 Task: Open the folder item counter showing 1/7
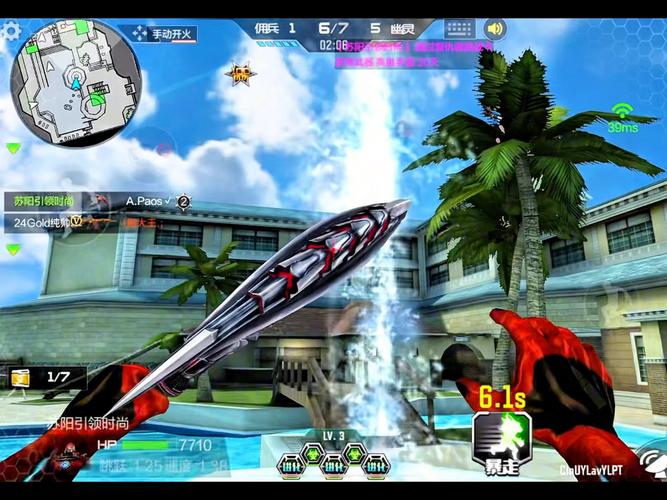pyautogui.click(x=43, y=376)
